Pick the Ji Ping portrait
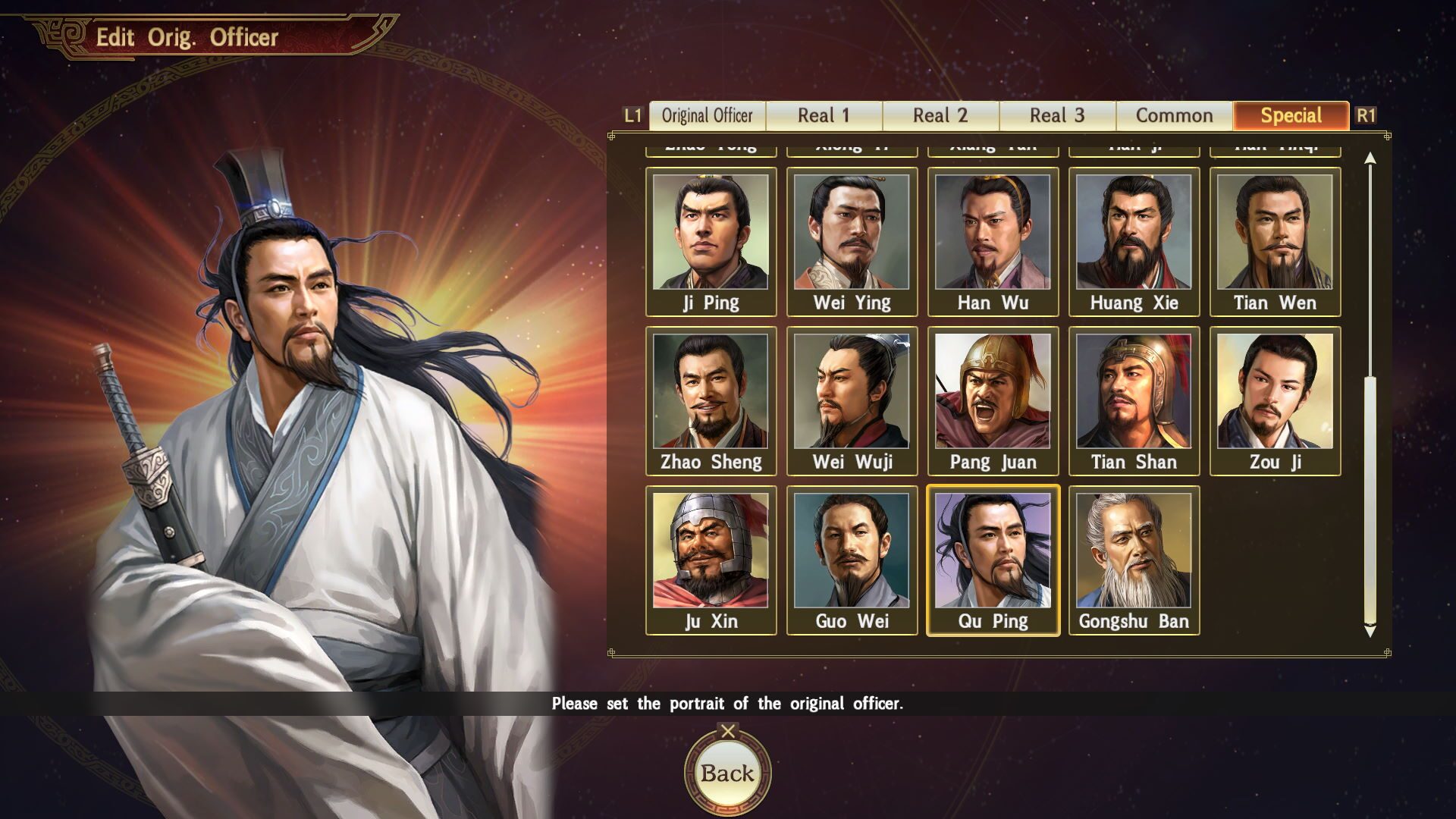This screenshot has width=1456, height=819. click(x=711, y=241)
